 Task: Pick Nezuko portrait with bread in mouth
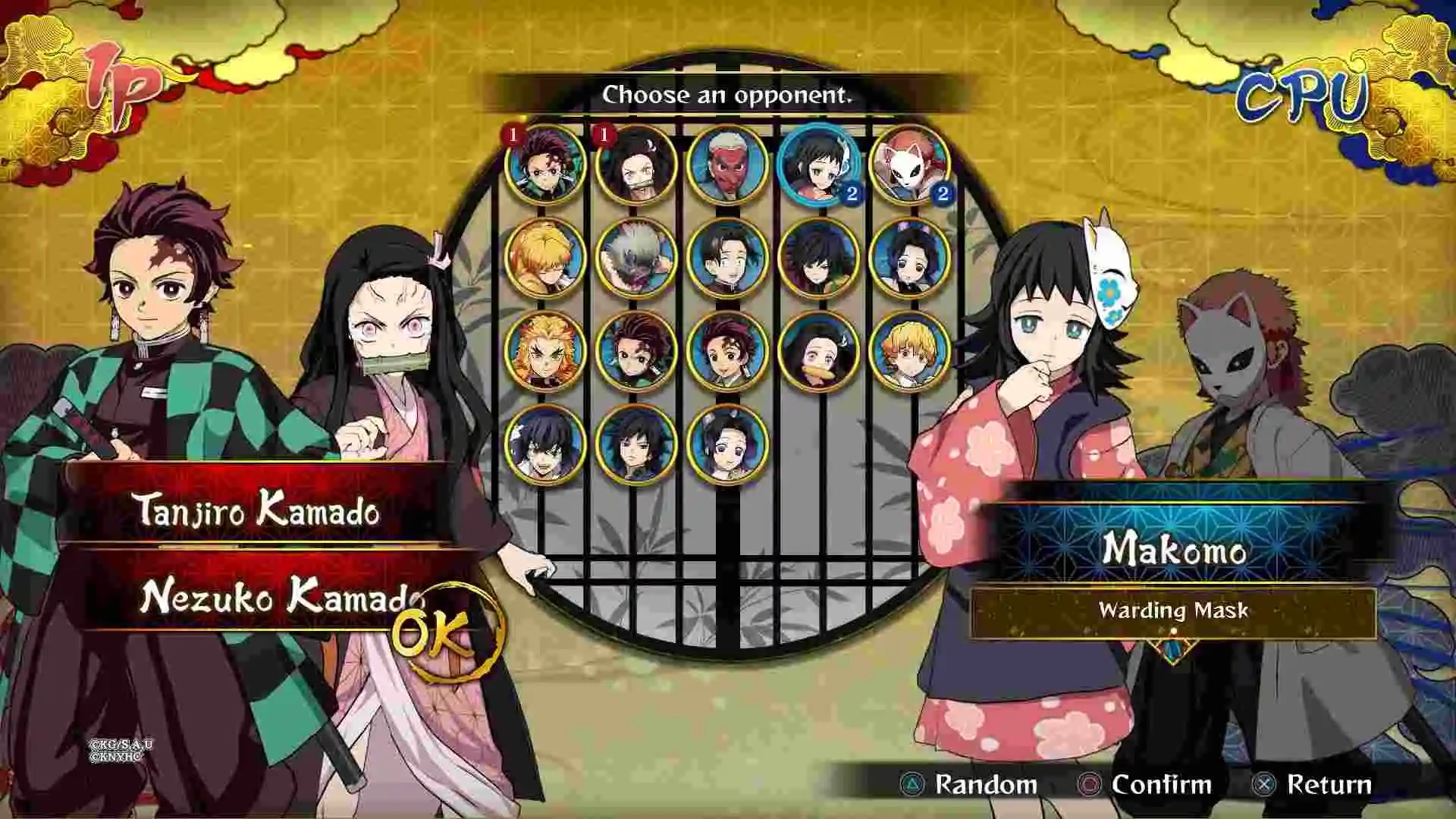[x=818, y=351]
